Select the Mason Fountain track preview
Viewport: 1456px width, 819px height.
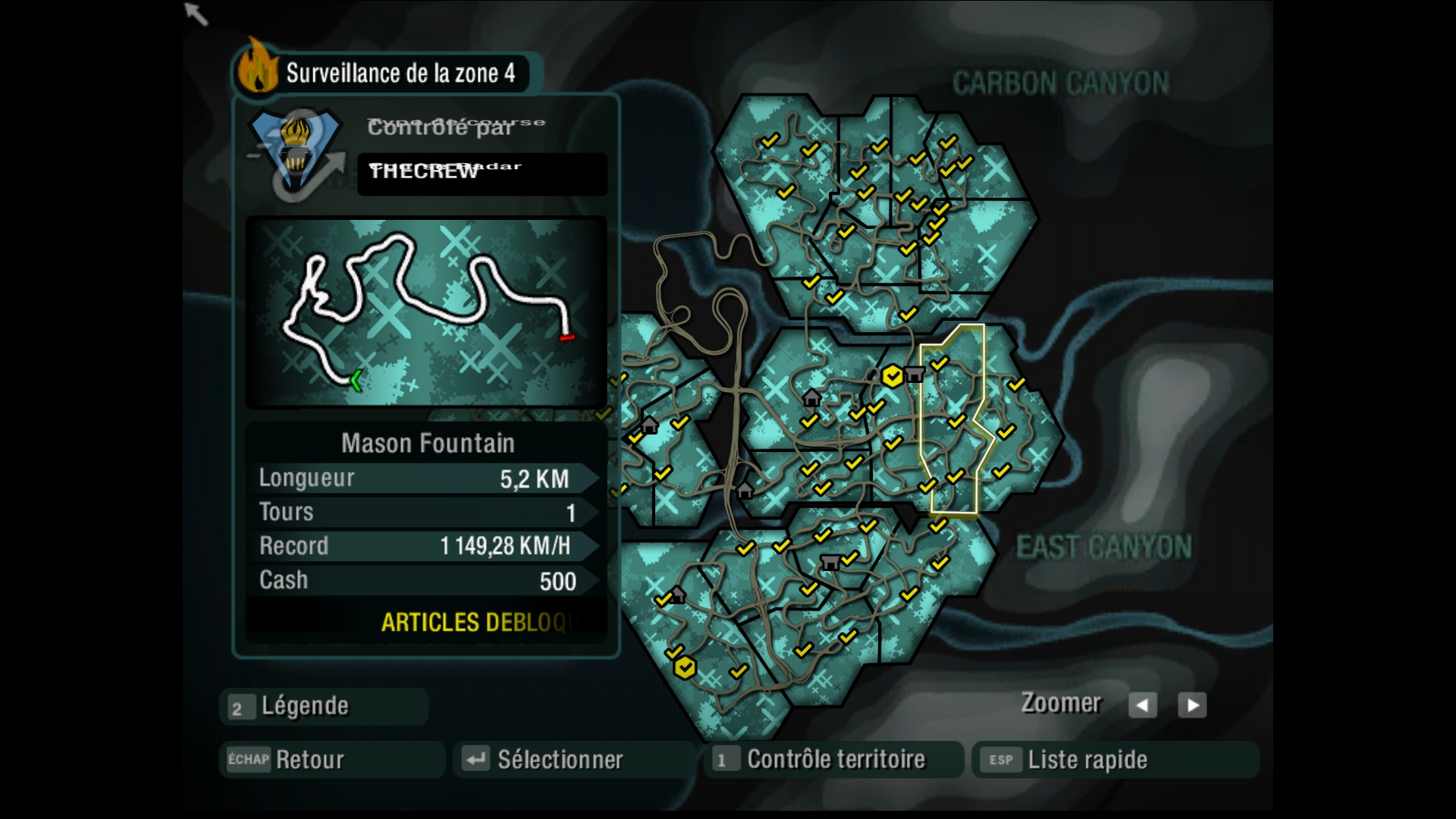click(x=426, y=312)
